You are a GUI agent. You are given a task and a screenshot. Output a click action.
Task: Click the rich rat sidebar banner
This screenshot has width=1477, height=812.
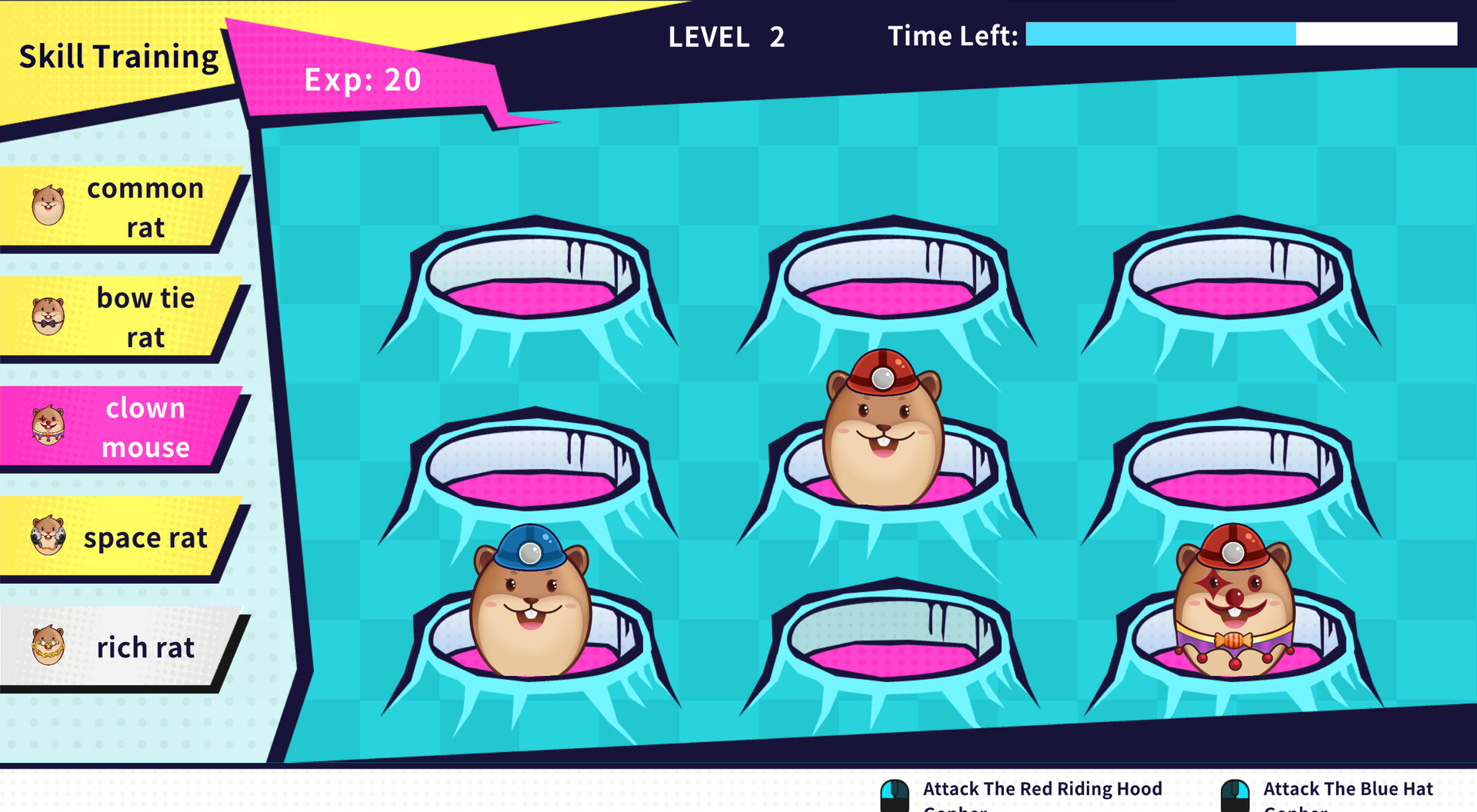[145, 648]
